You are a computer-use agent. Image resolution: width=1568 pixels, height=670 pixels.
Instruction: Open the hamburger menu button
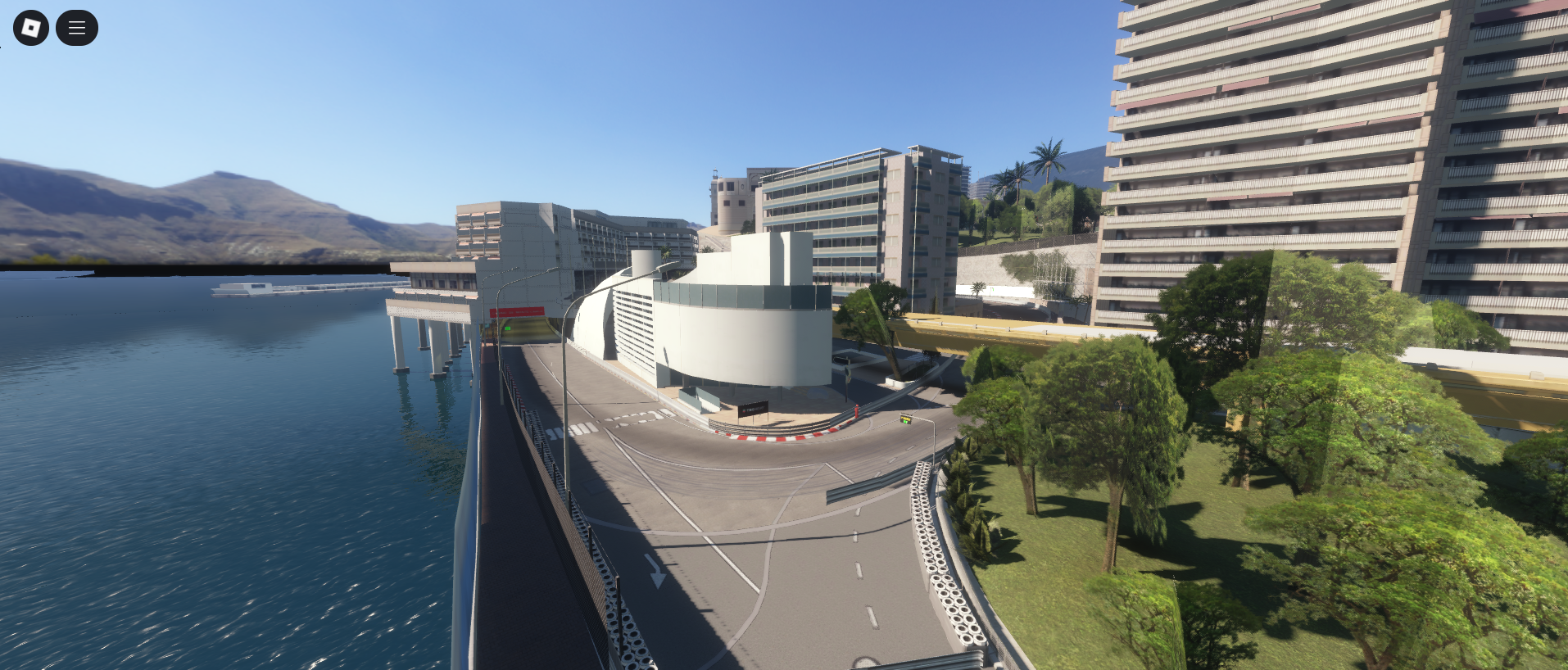click(77, 28)
